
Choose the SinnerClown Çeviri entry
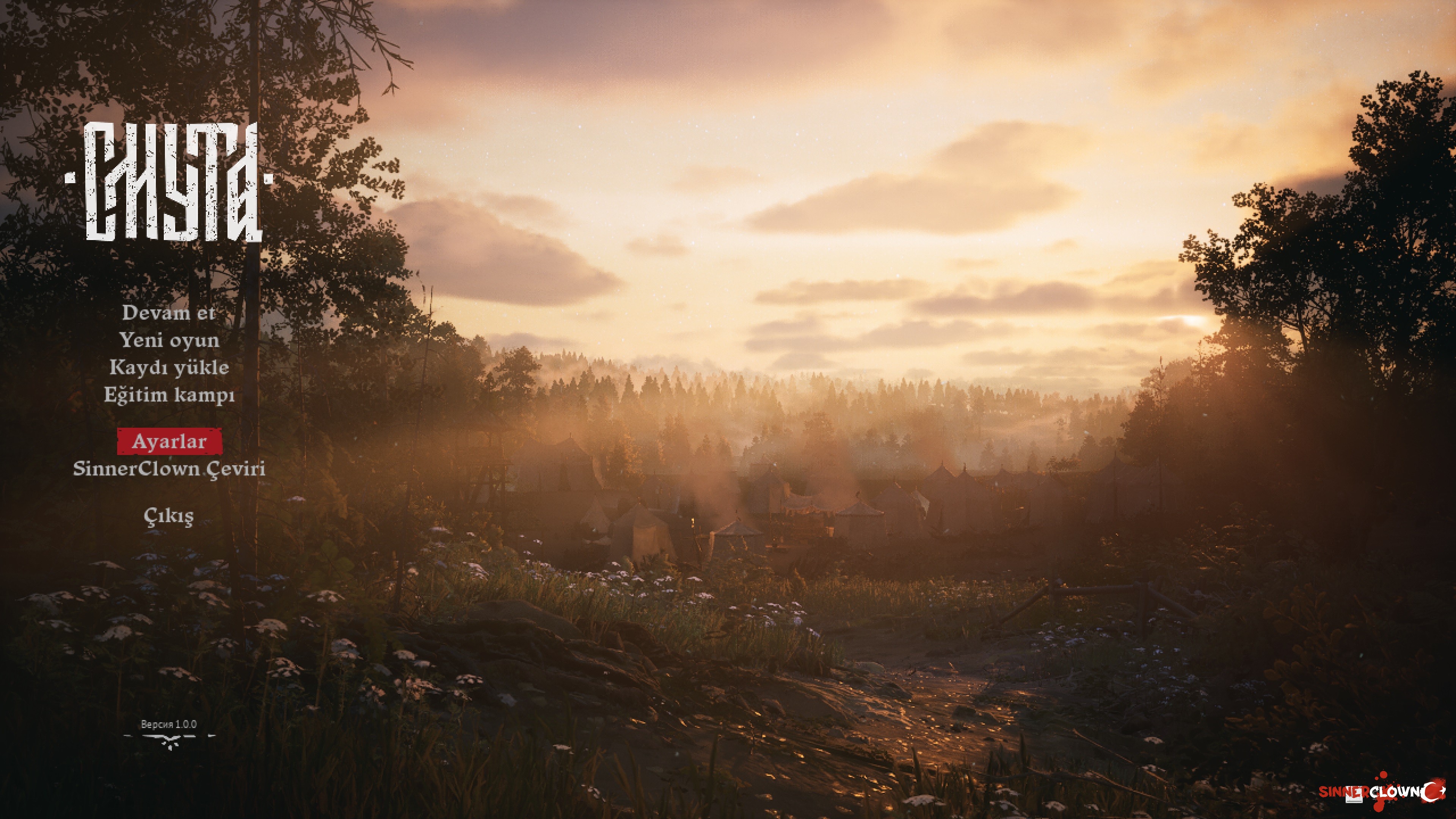[x=168, y=469]
